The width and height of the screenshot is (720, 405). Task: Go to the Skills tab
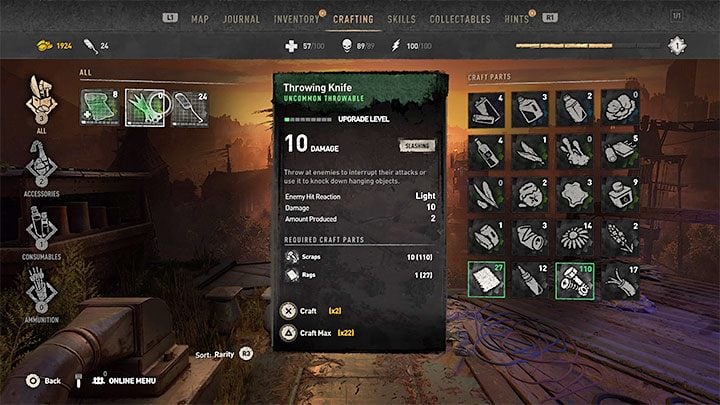point(401,19)
